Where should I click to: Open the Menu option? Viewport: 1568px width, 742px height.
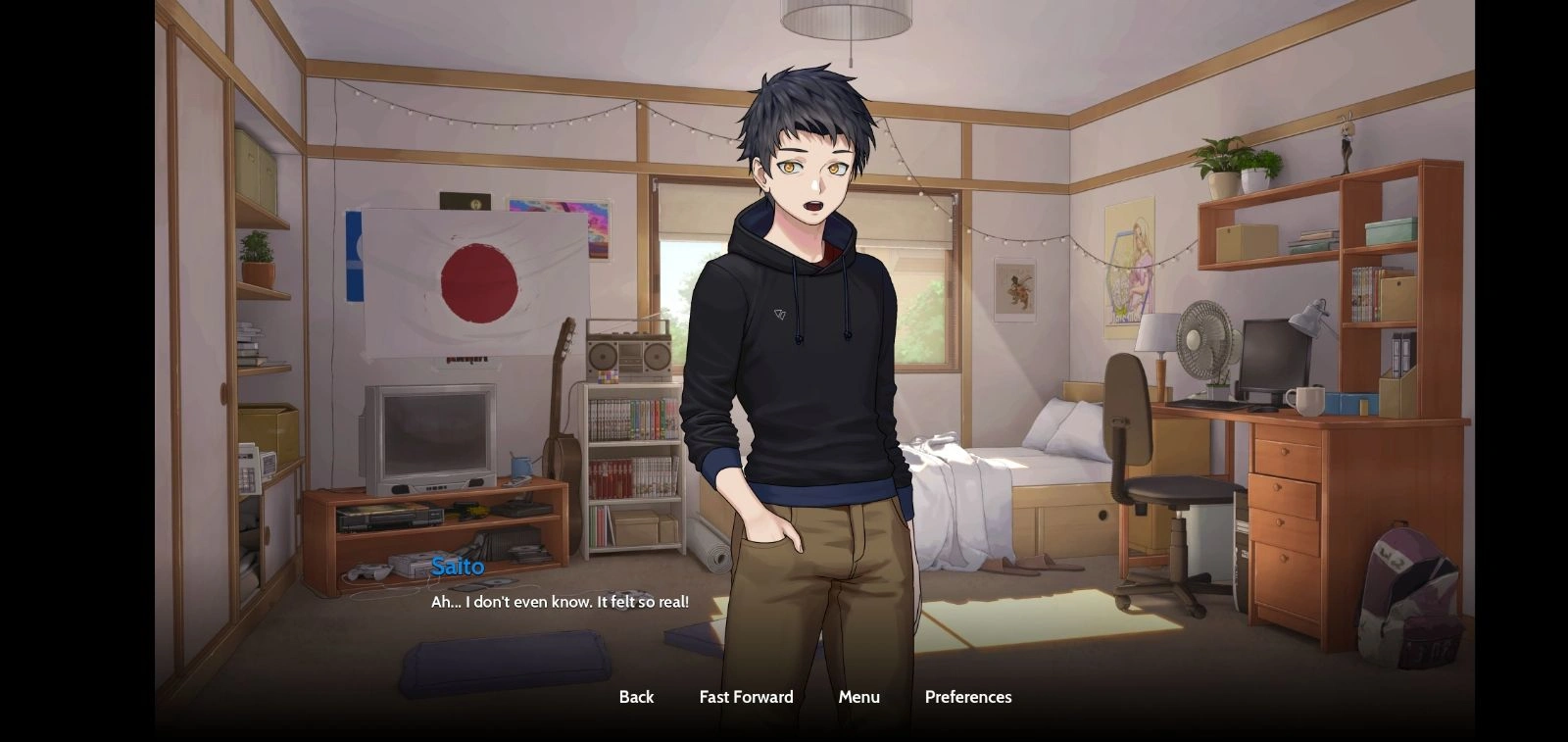click(858, 697)
